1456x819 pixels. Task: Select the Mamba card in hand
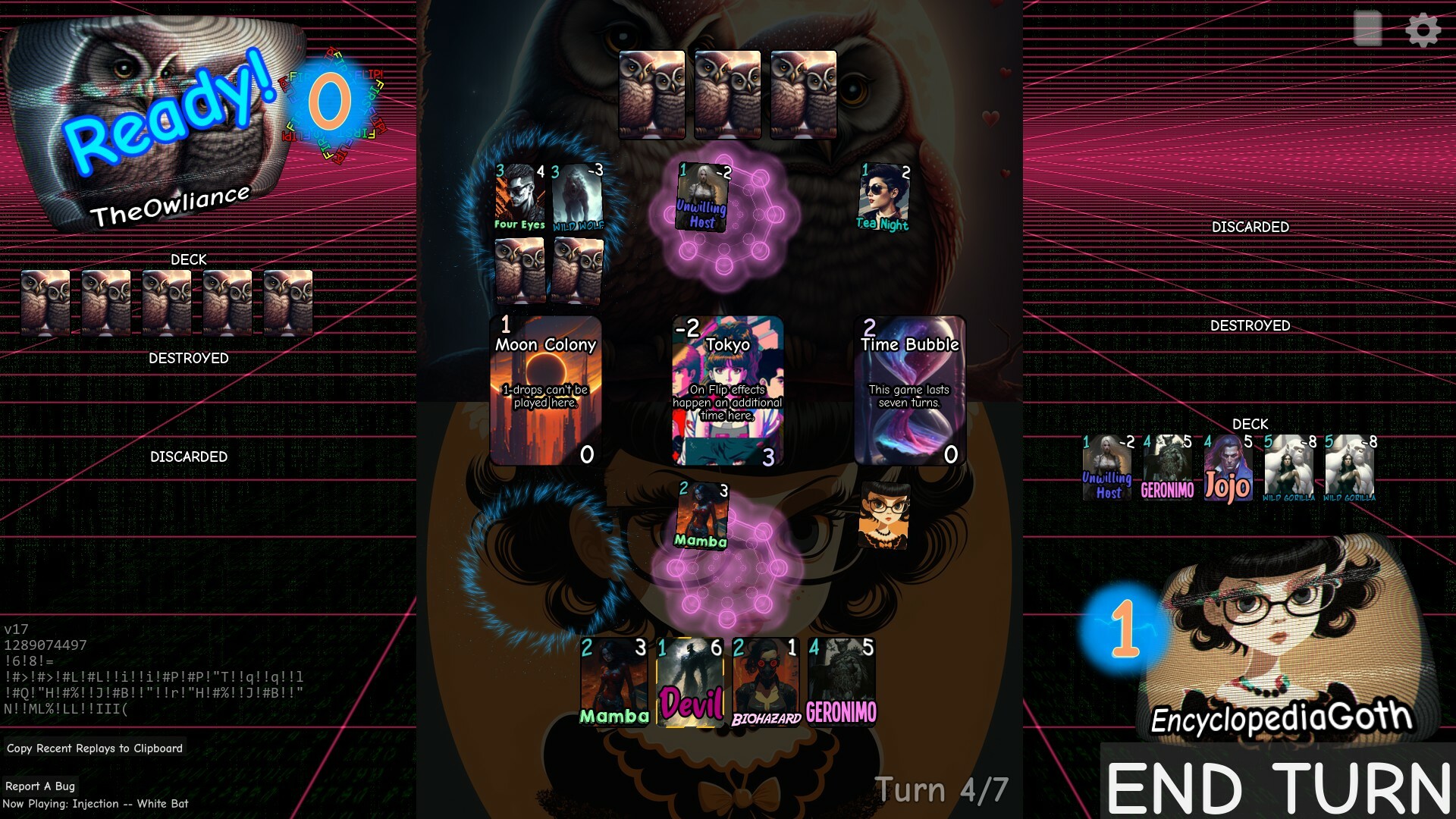tap(614, 682)
